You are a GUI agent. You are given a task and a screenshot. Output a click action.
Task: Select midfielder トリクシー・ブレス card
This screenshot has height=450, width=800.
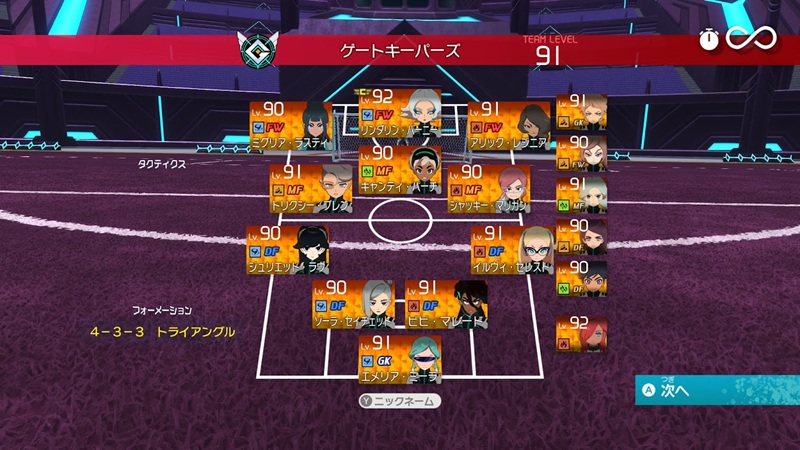(311, 189)
